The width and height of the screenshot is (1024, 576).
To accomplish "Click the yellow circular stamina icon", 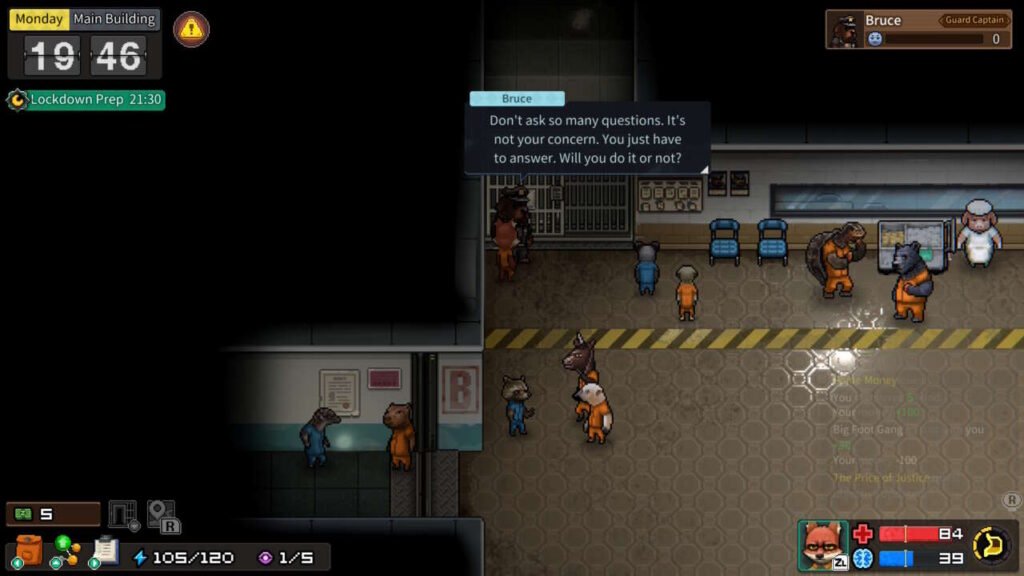I will (991, 545).
